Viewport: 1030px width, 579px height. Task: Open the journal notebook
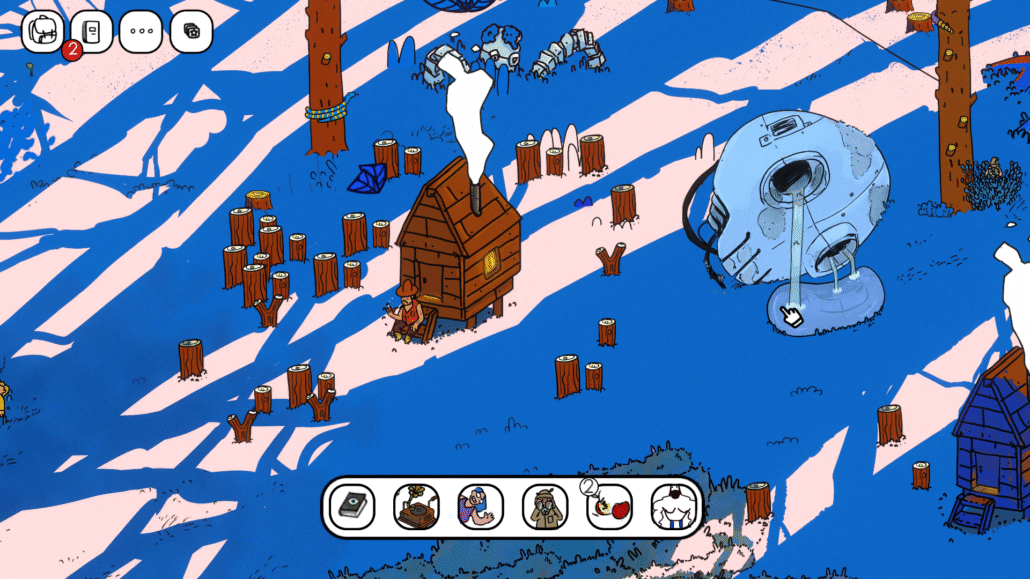point(92,31)
